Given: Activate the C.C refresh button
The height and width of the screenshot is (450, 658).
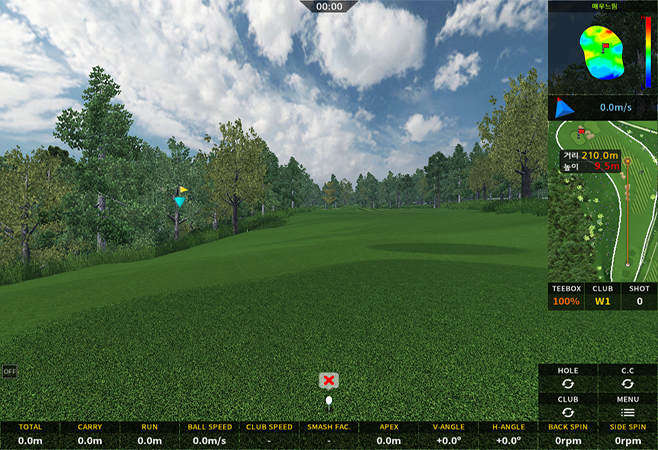Looking at the screenshot, I should (627, 378).
